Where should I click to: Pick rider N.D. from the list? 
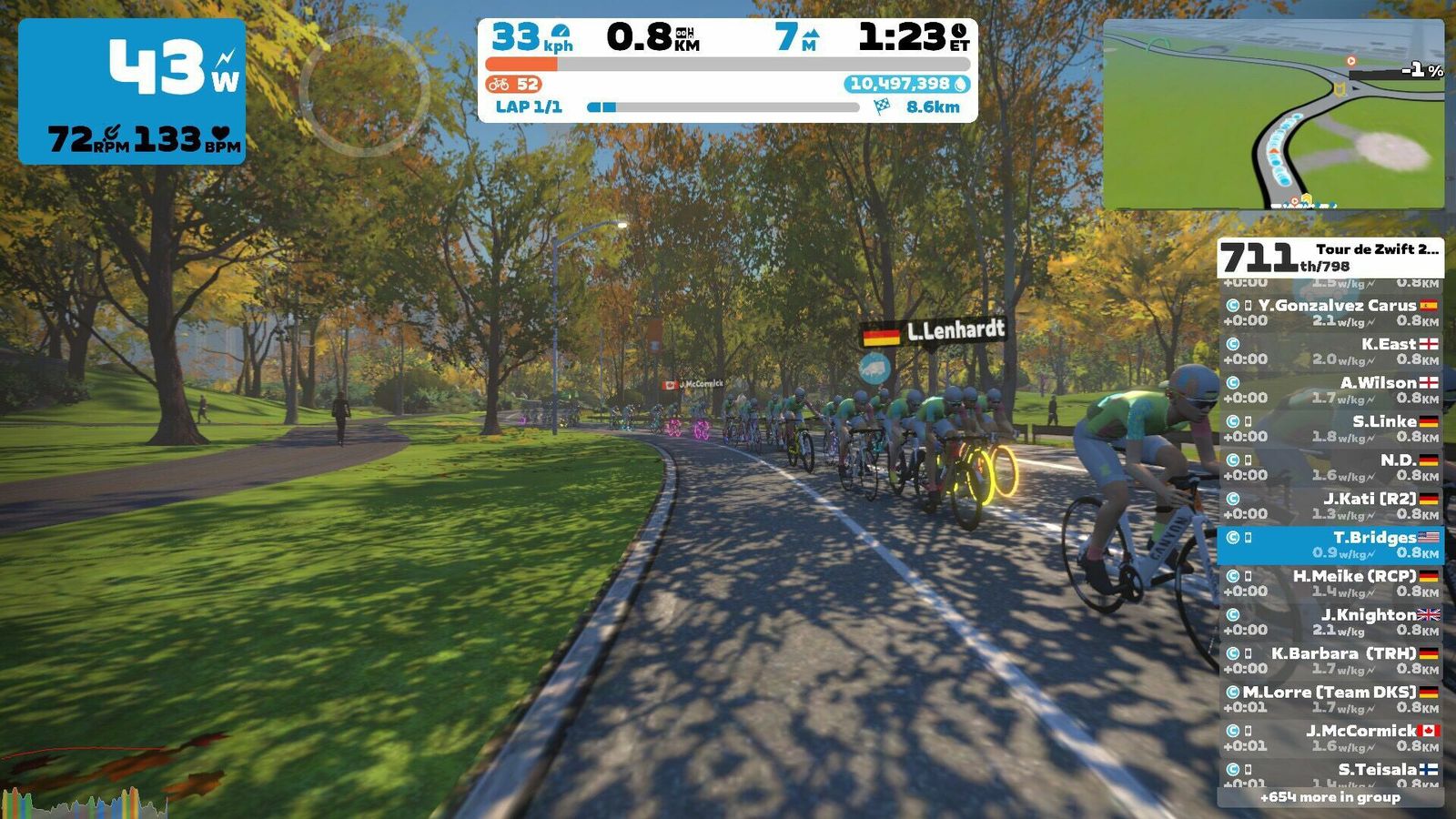pyautogui.click(x=1330, y=468)
